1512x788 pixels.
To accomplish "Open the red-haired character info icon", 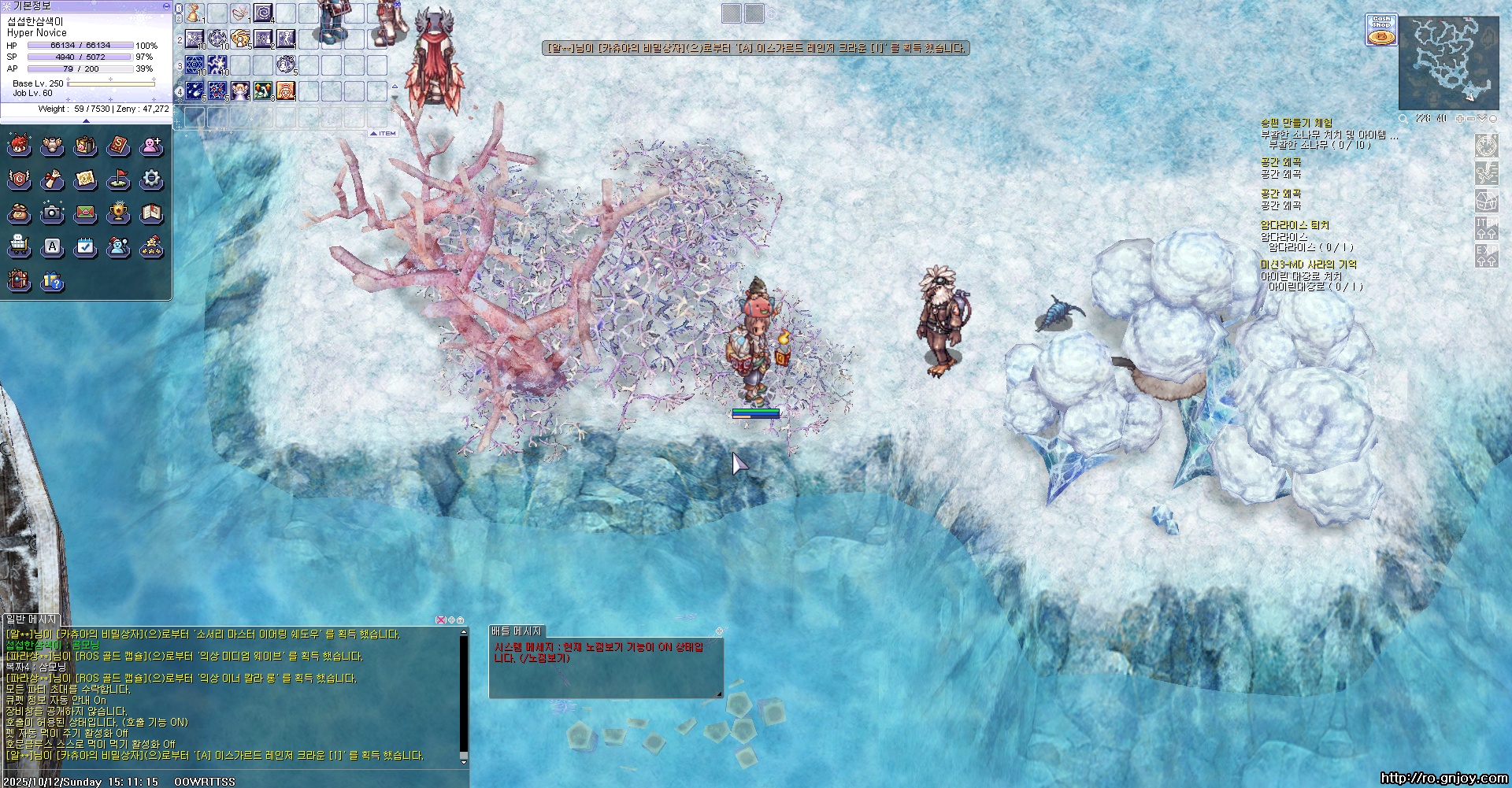I will coord(19,146).
